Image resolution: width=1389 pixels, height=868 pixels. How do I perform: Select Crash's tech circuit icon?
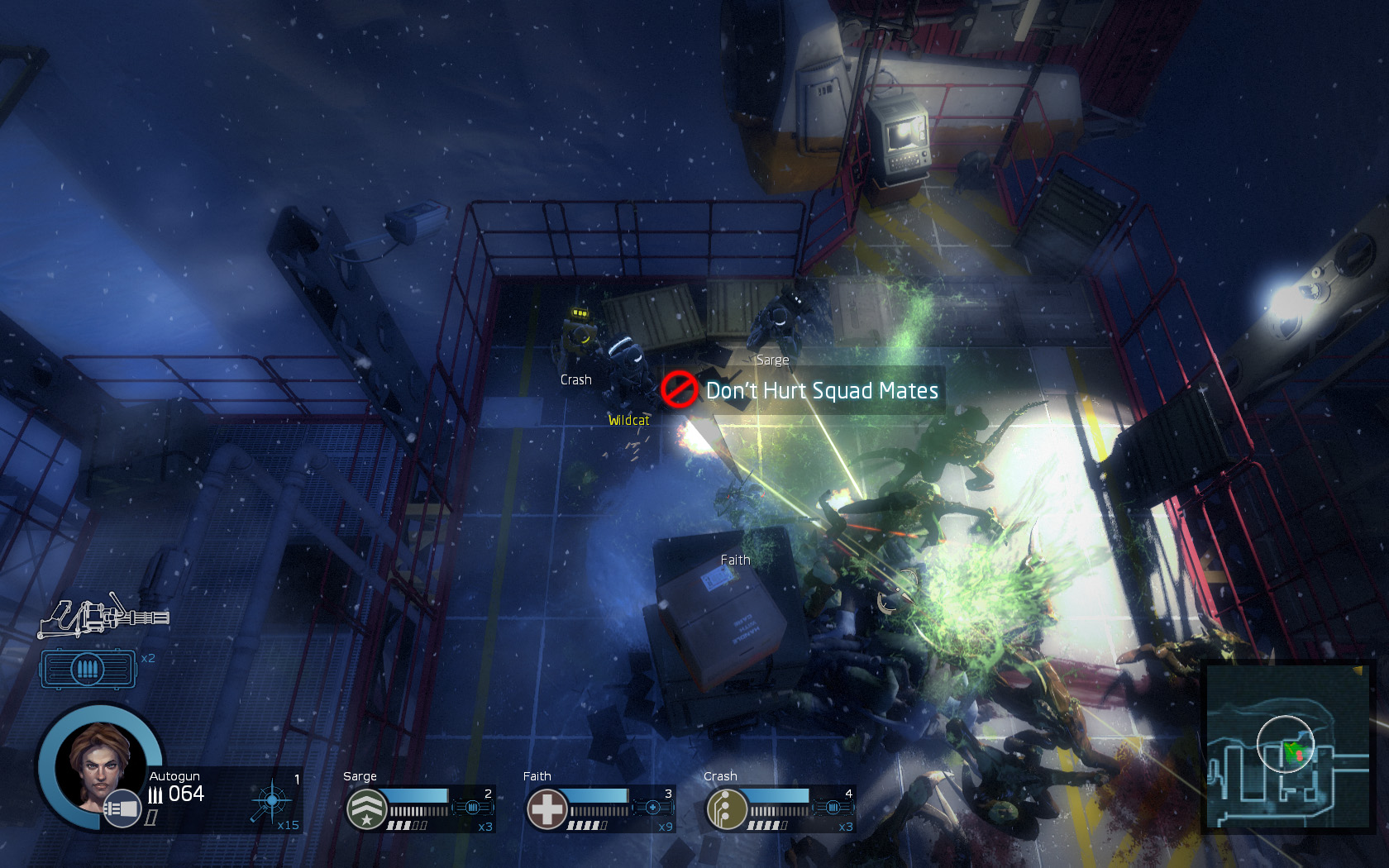pyautogui.click(x=726, y=808)
